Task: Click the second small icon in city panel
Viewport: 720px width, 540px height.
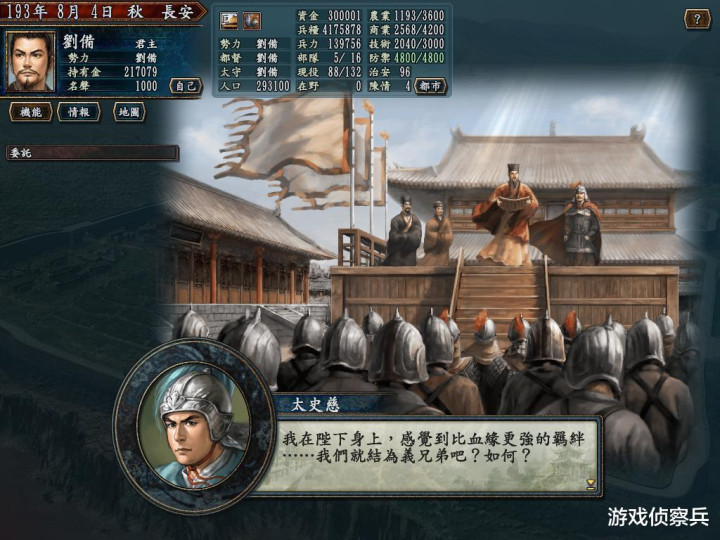Action: (251, 20)
